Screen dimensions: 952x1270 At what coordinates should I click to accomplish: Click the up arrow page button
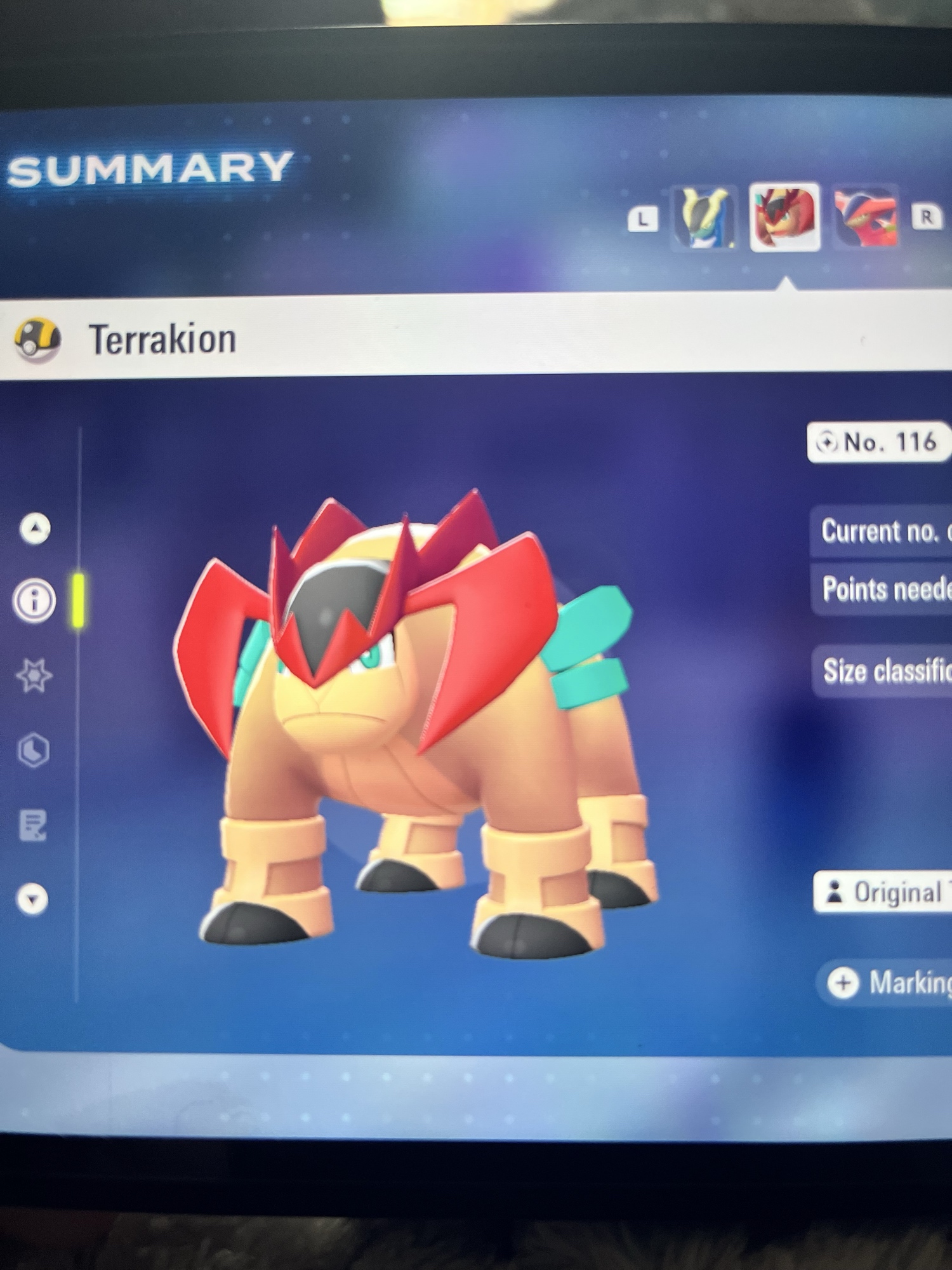tap(36, 528)
